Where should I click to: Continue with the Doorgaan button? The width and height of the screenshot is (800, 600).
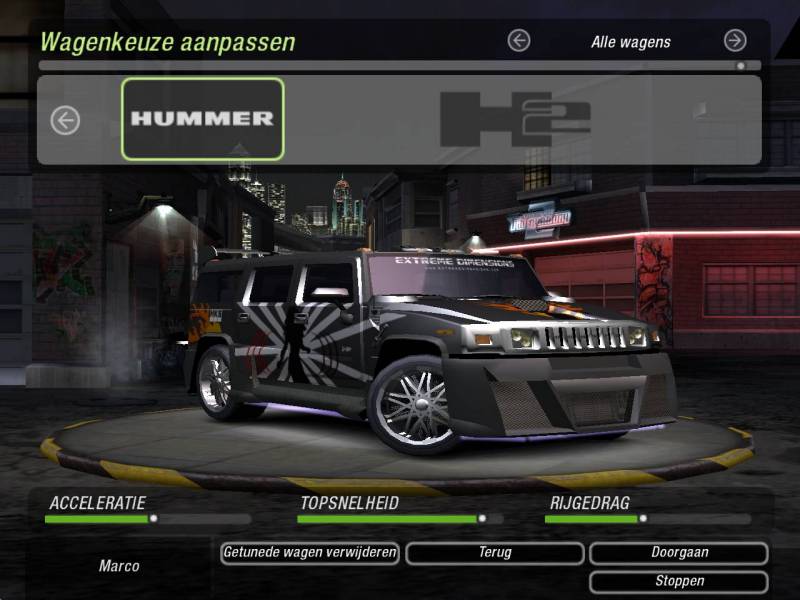(678, 553)
